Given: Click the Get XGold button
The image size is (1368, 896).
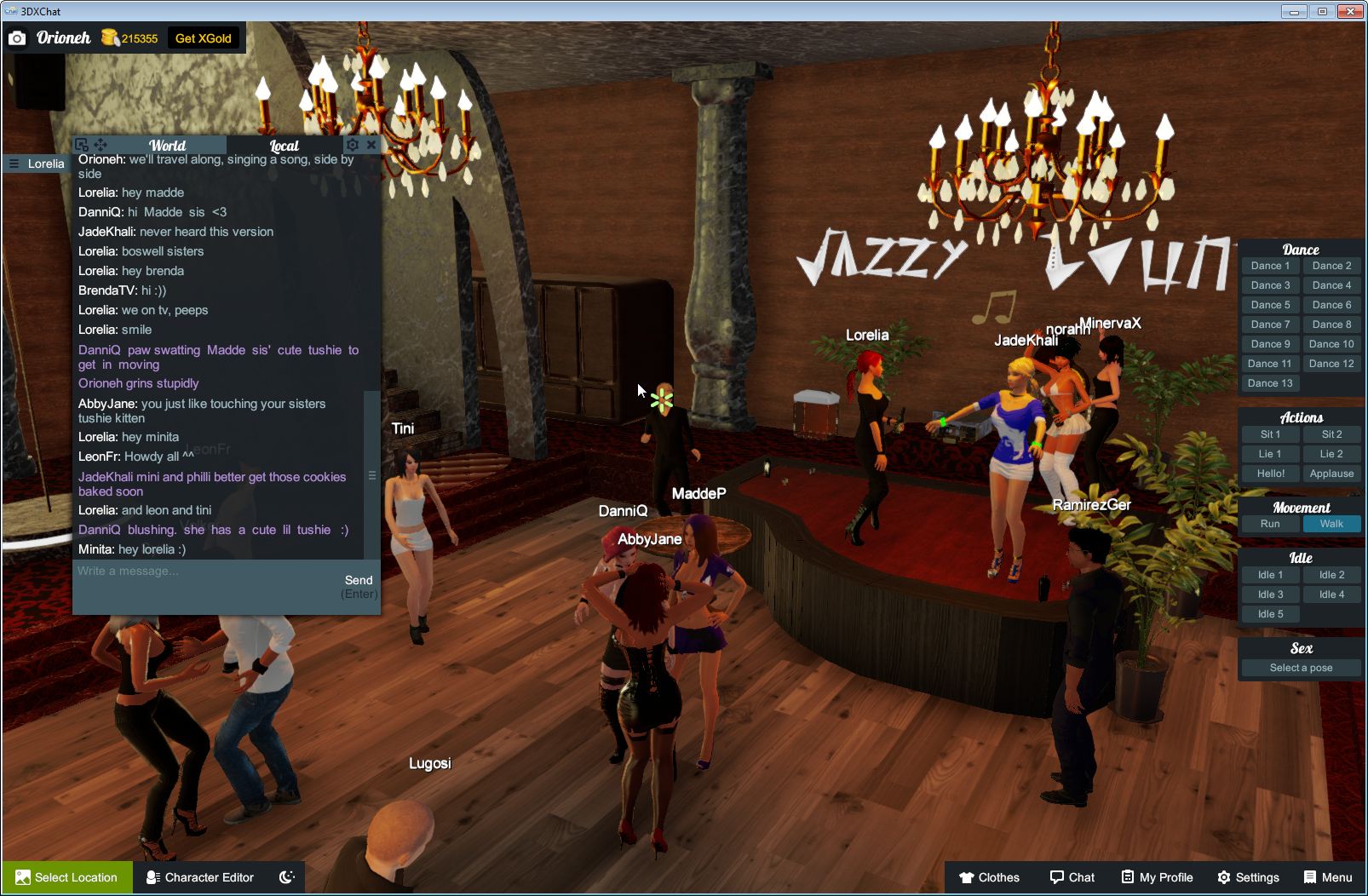Looking at the screenshot, I should tap(204, 38).
